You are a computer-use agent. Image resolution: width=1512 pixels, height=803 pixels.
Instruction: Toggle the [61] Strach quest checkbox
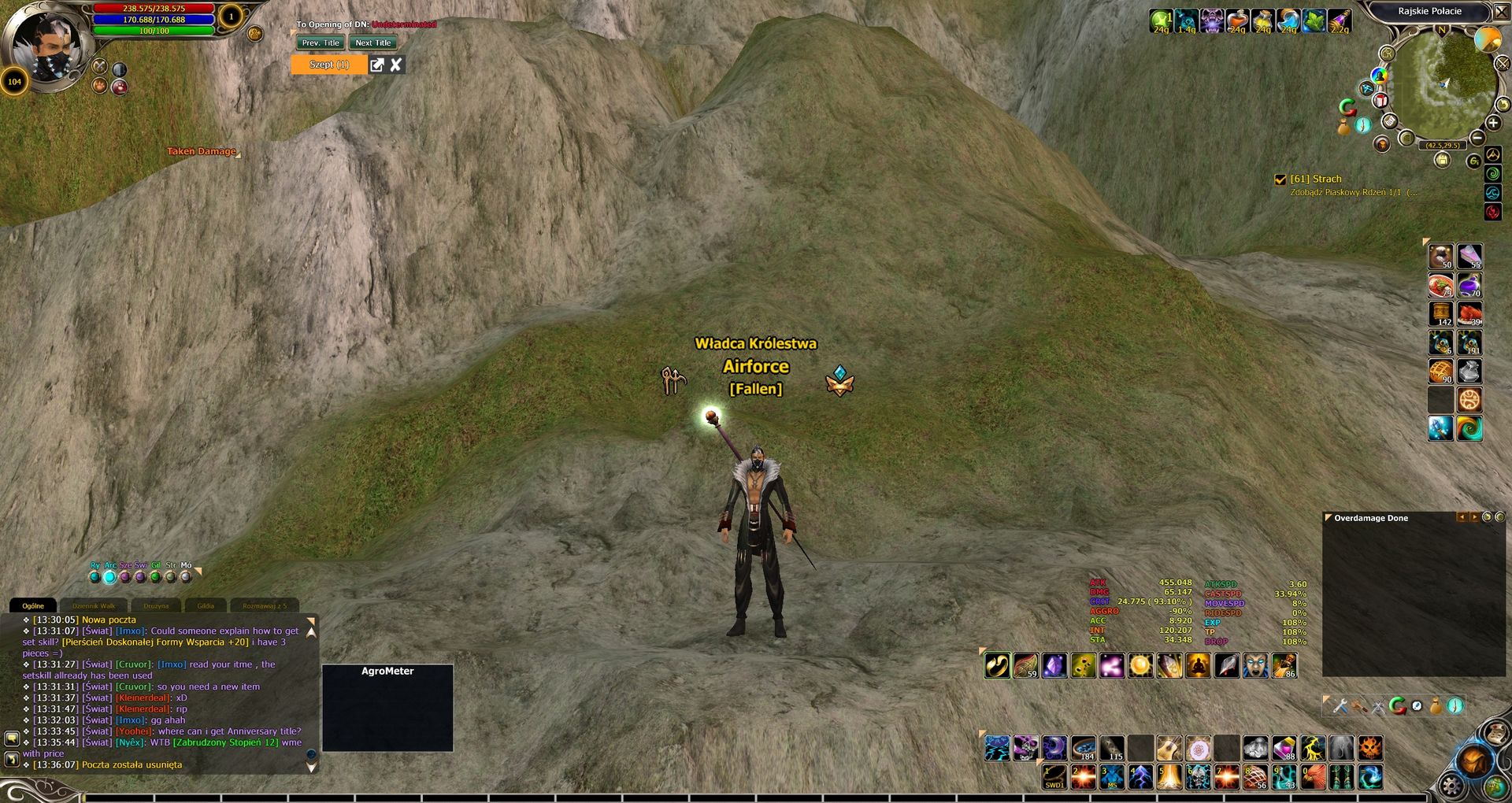click(1280, 179)
